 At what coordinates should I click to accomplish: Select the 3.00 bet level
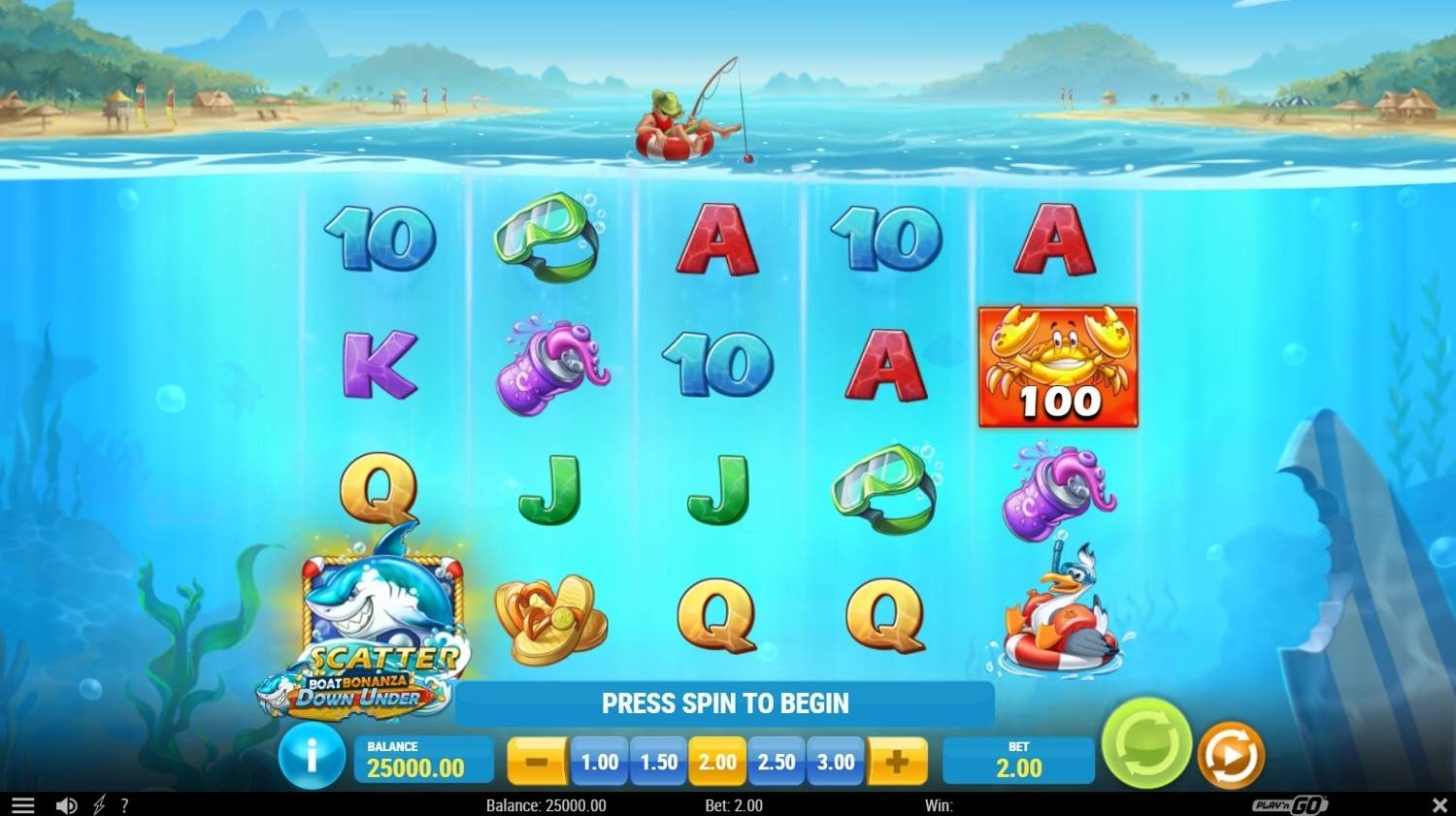835,761
